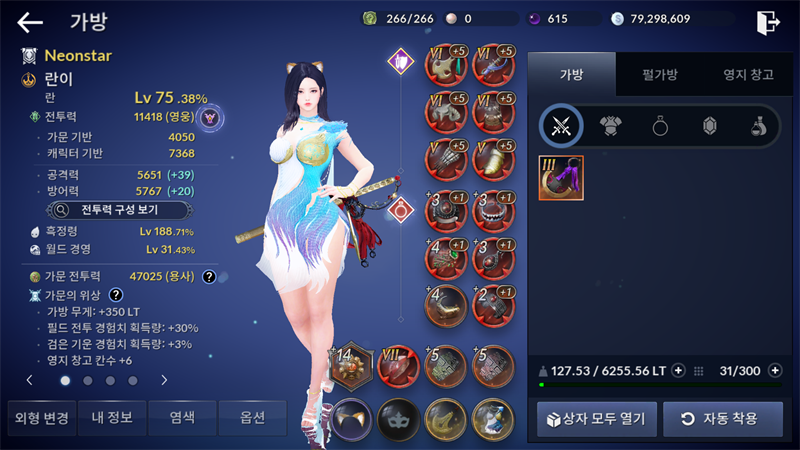
Task: Activate 자동 착용 auto-equip
Action: coord(723,418)
